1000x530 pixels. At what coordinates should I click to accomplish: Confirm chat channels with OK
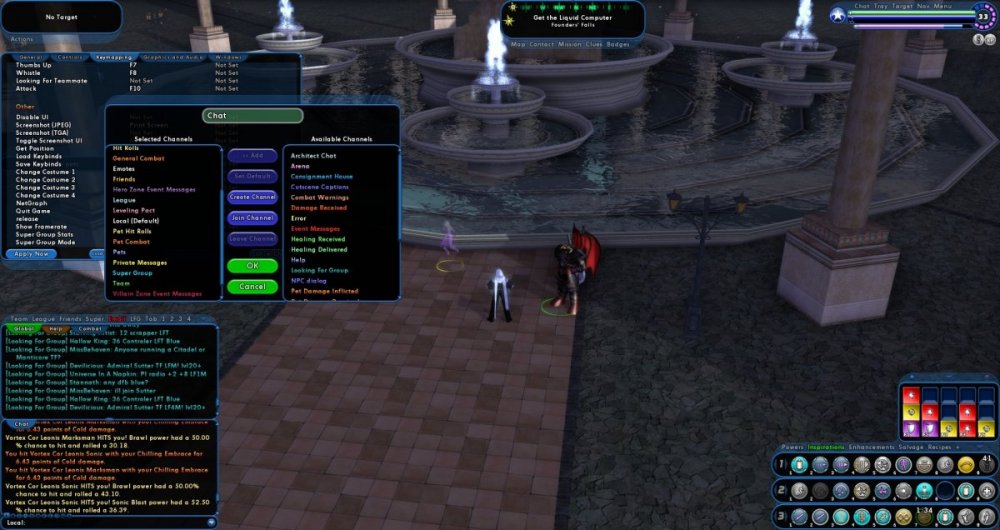point(252,266)
